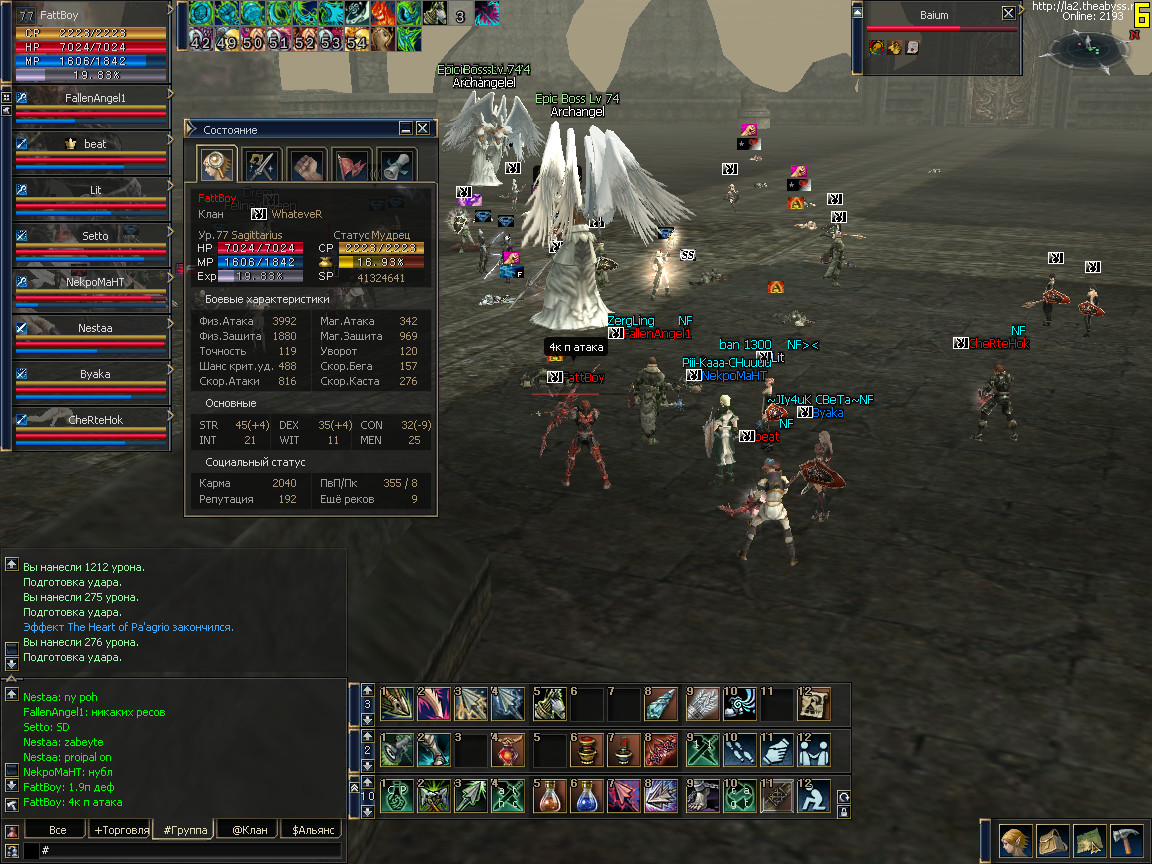This screenshot has width=1152, height=864.
Task: Open the map icon in menu bar
Action: pyautogui.click(x=1089, y=840)
